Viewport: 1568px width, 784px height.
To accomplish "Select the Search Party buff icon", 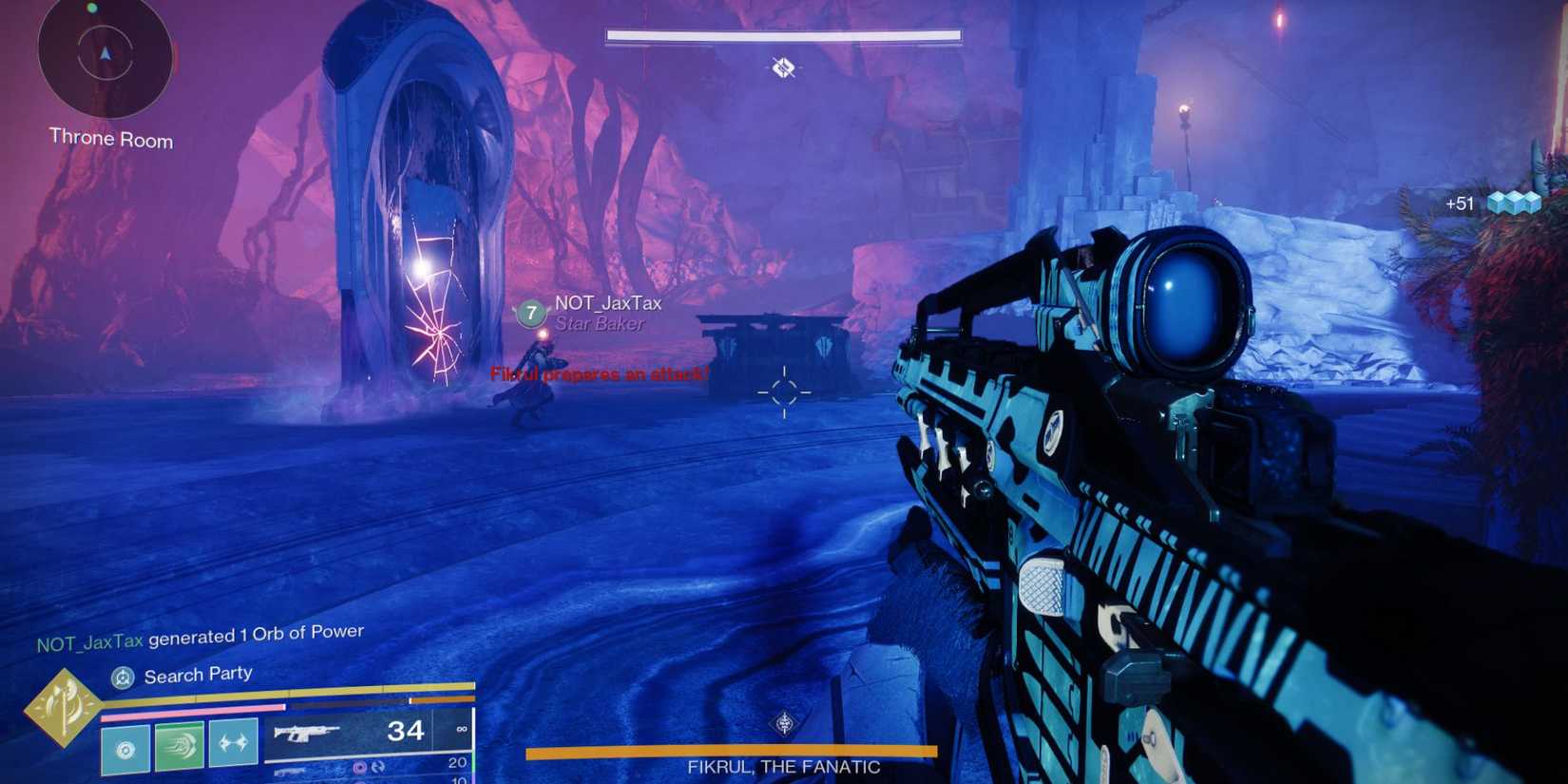I will [124, 676].
